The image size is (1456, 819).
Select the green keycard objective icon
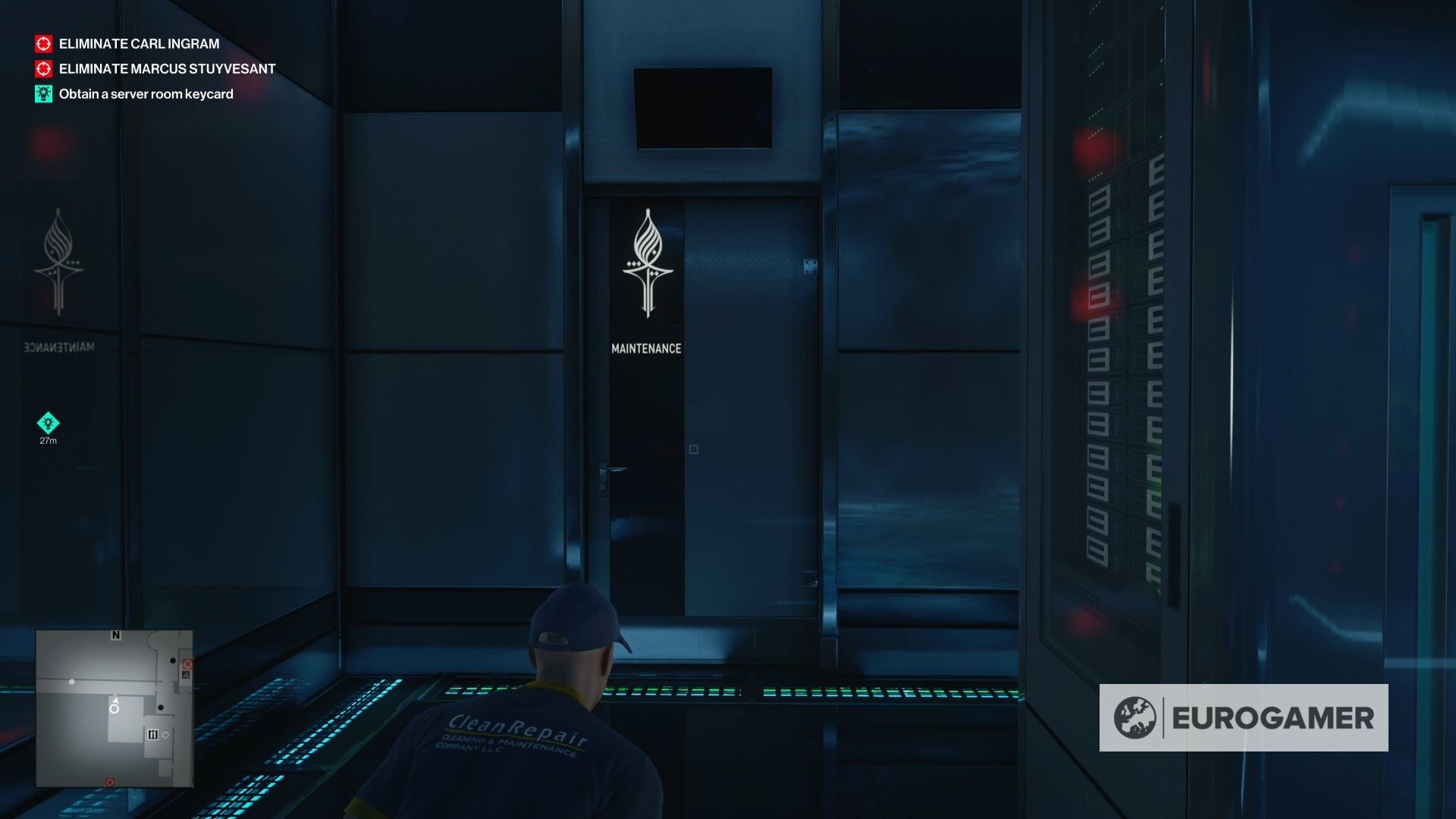(x=43, y=94)
